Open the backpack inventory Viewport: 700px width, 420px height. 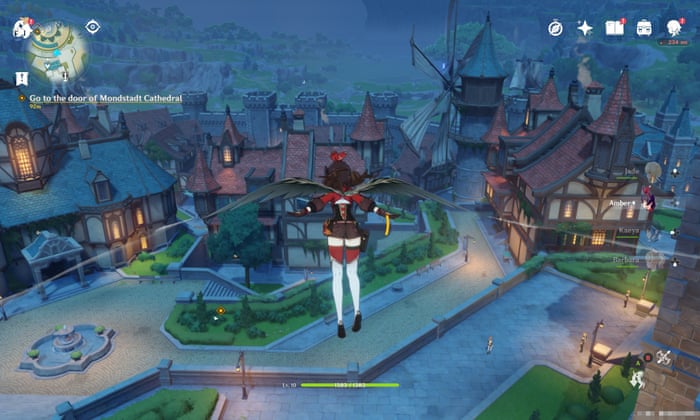pos(645,28)
